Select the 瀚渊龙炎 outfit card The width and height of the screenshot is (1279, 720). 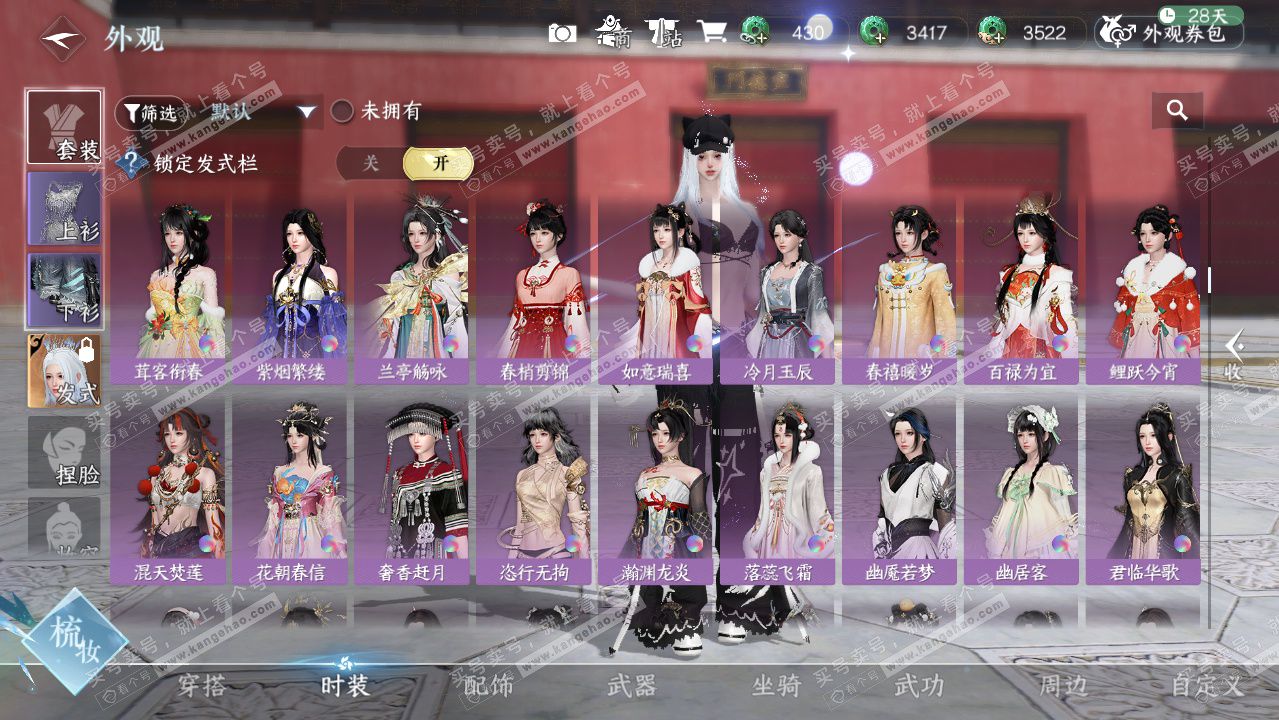click(x=656, y=490)
